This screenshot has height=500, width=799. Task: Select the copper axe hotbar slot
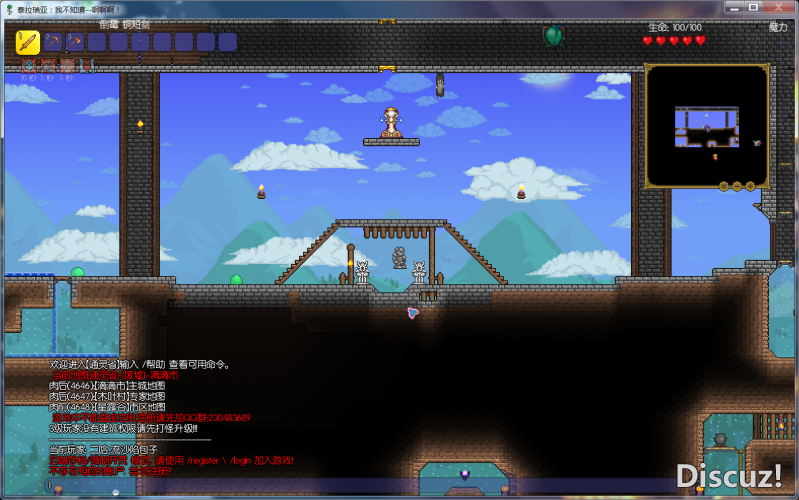click(74, 42)
